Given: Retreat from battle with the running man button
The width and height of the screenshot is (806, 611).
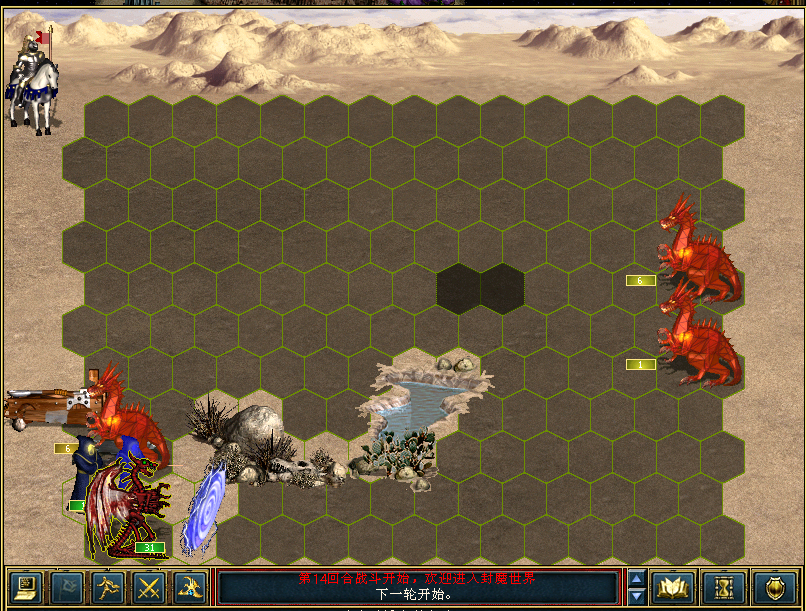Looking at the screenshot, I should (x=107, y=586).
